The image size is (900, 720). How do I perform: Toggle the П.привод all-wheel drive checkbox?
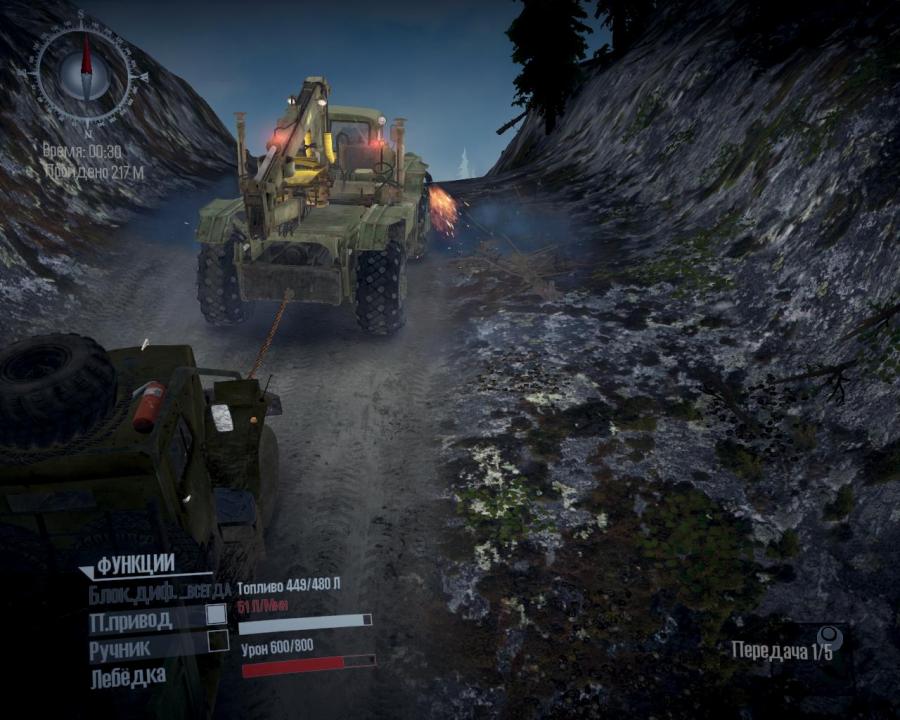(x=216, y=615)
